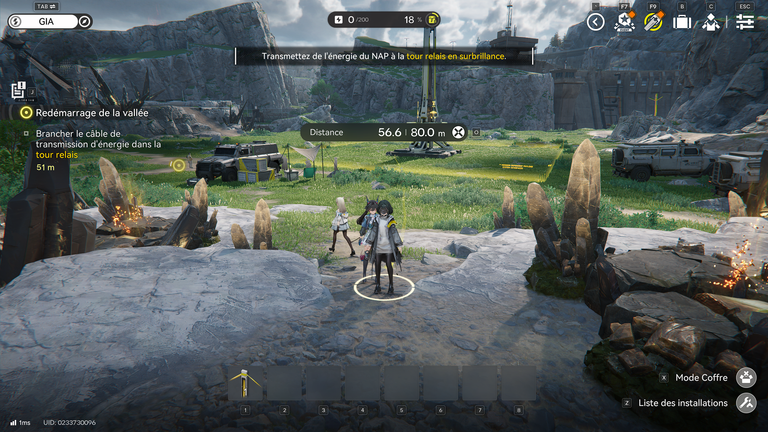Image resolution: width=768 pixels, height=432 pixels.
Task: Click the yellow battery icon near 18 %
Action: tap(431, 19)
